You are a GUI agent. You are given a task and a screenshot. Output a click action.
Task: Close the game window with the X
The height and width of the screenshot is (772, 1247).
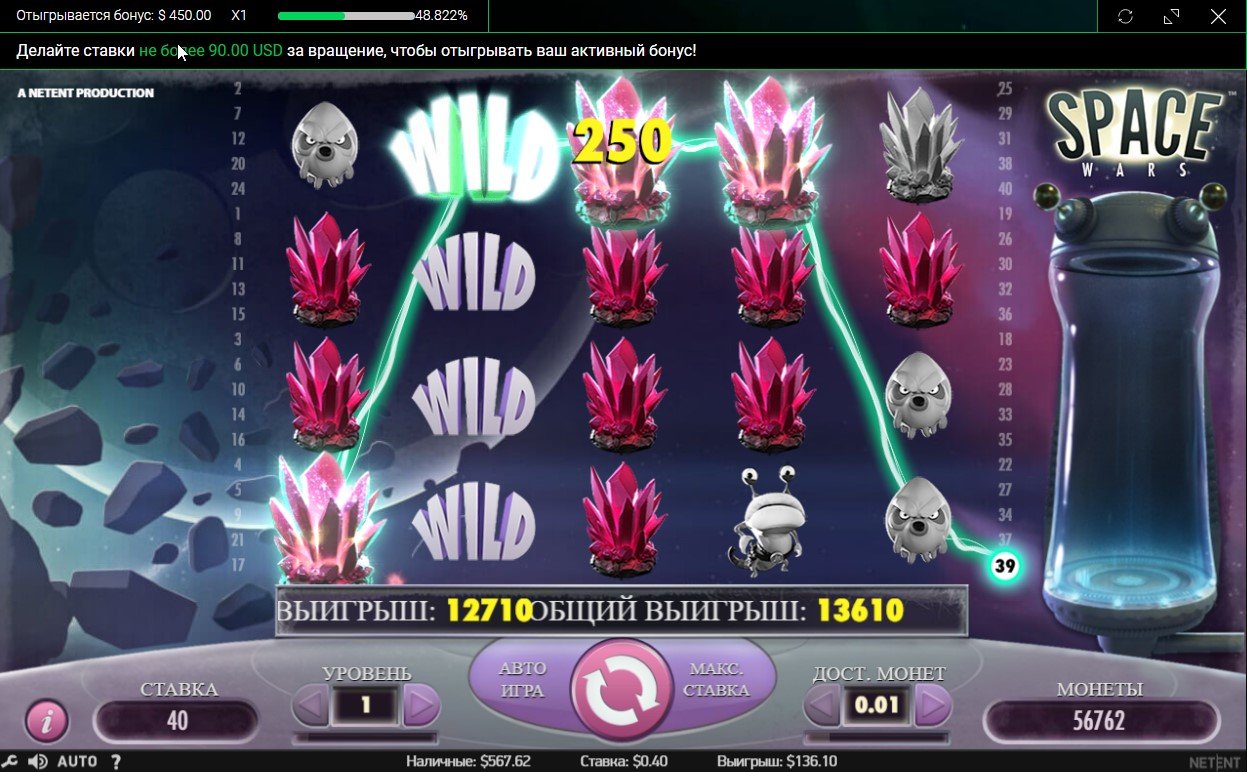point(1218,16)
